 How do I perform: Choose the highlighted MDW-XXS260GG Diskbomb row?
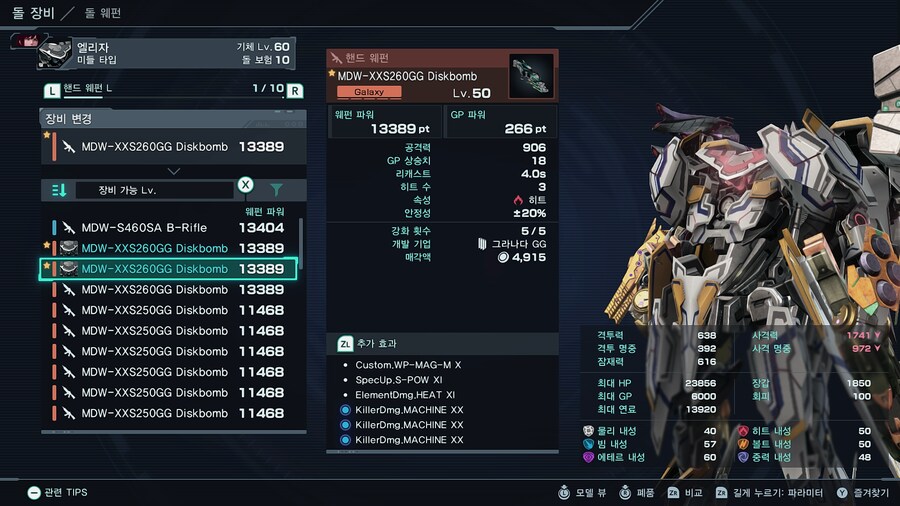(x=168, y=269)
